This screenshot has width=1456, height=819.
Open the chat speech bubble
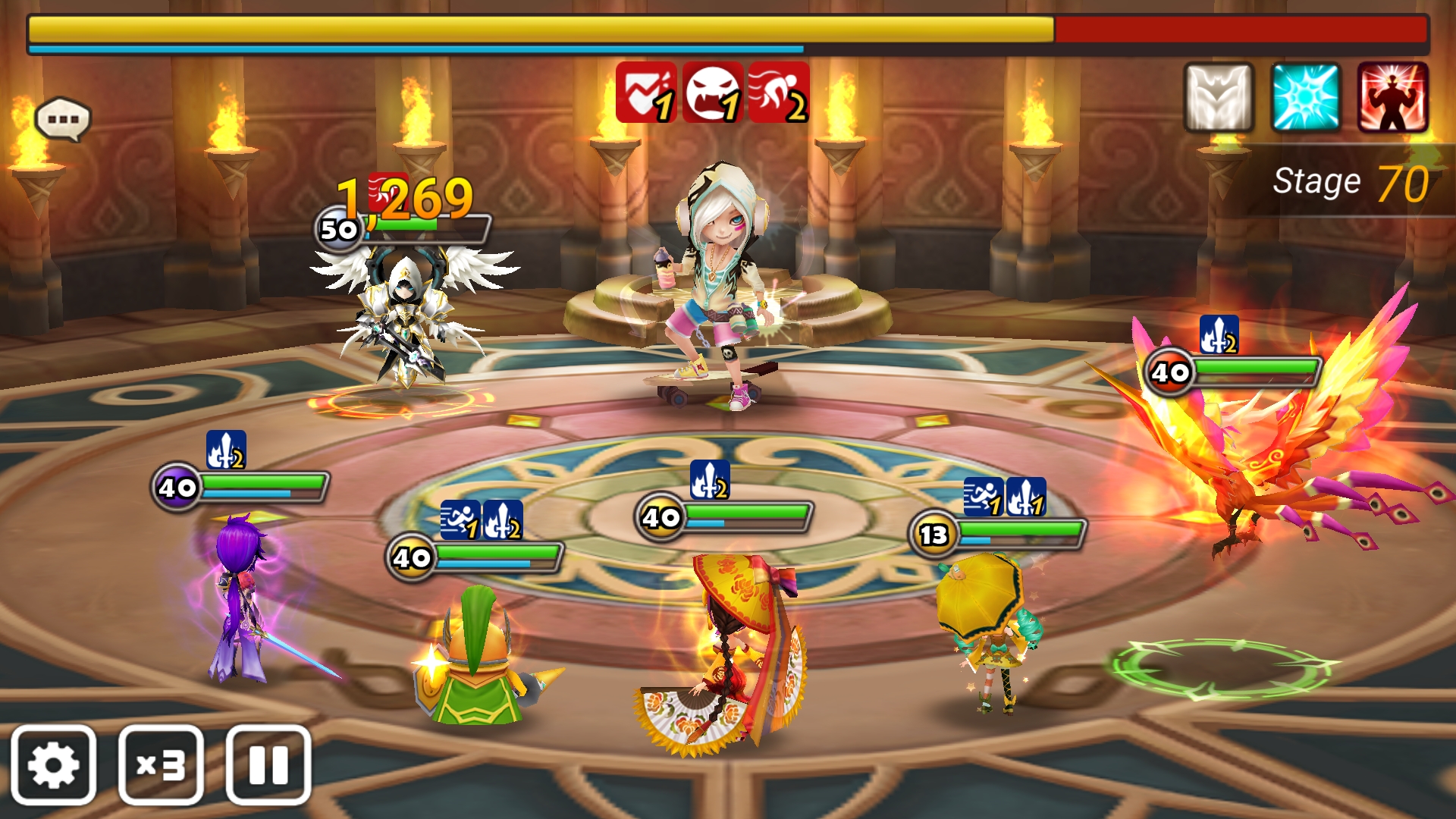[x=63, y=119]
